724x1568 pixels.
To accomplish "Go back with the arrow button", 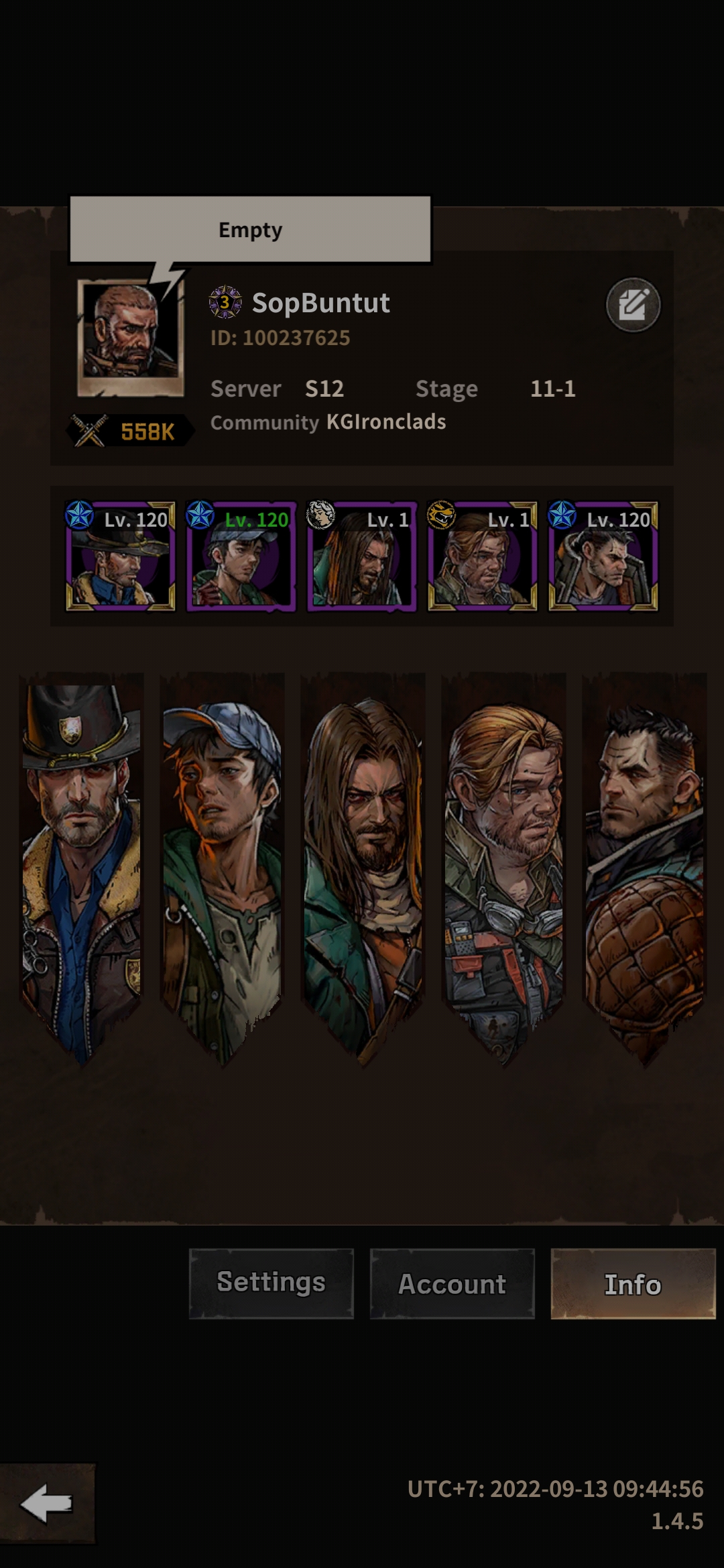I will pos(47,1504).
